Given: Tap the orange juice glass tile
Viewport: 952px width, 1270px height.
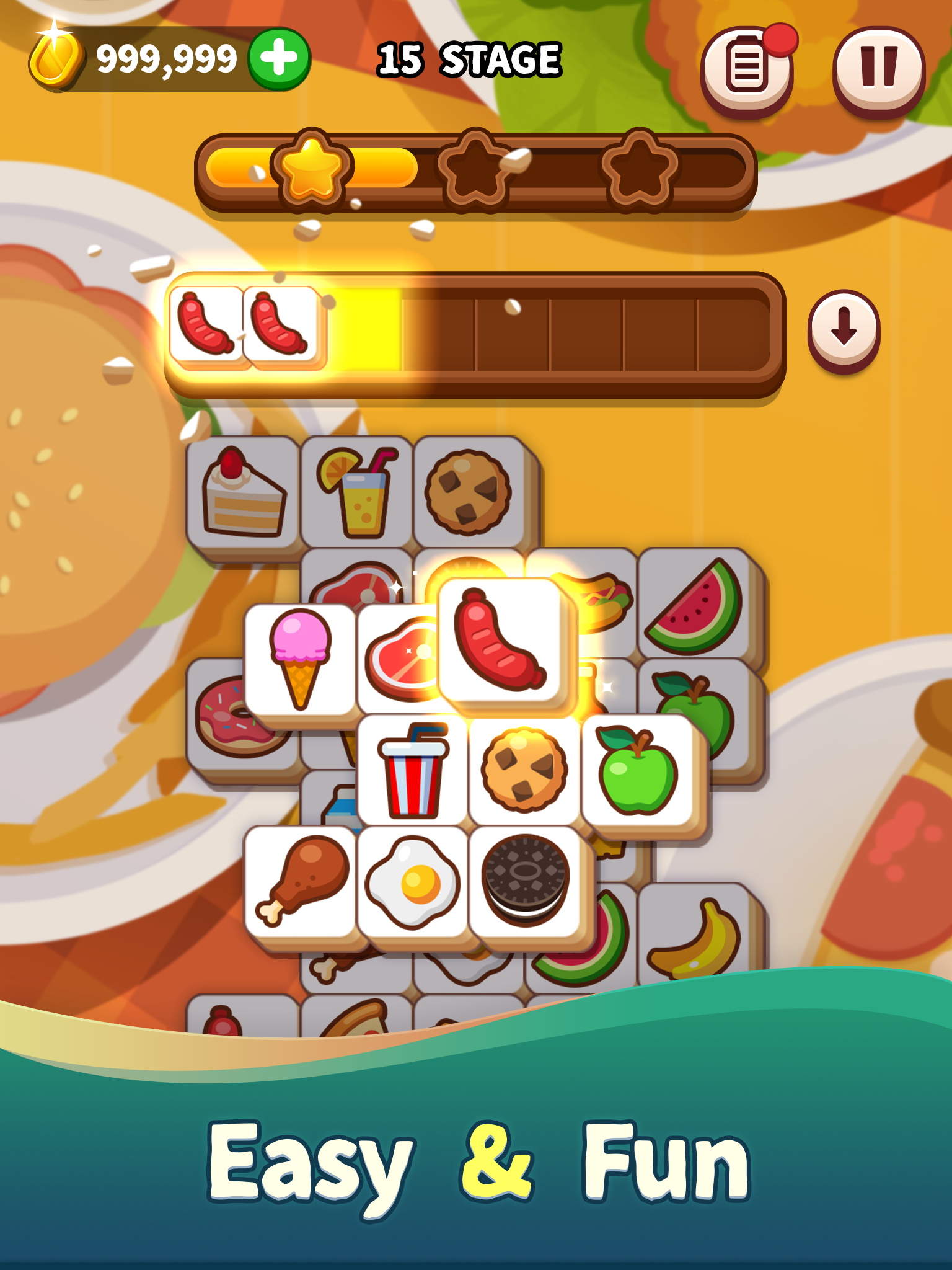Looking at the screenshot, I should tap(358, 492).
